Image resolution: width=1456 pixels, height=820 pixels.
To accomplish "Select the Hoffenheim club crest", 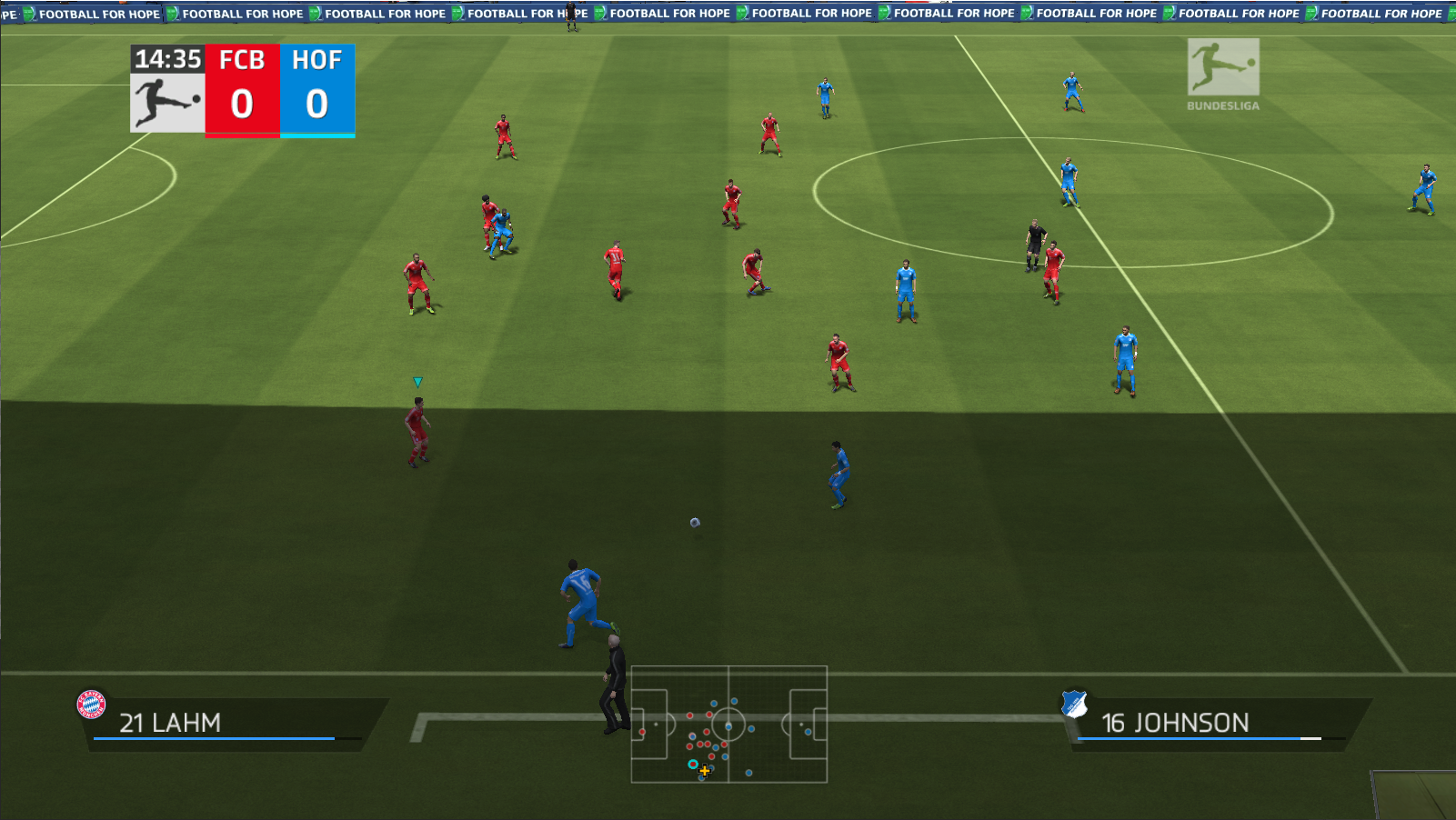I will 1076,705.
